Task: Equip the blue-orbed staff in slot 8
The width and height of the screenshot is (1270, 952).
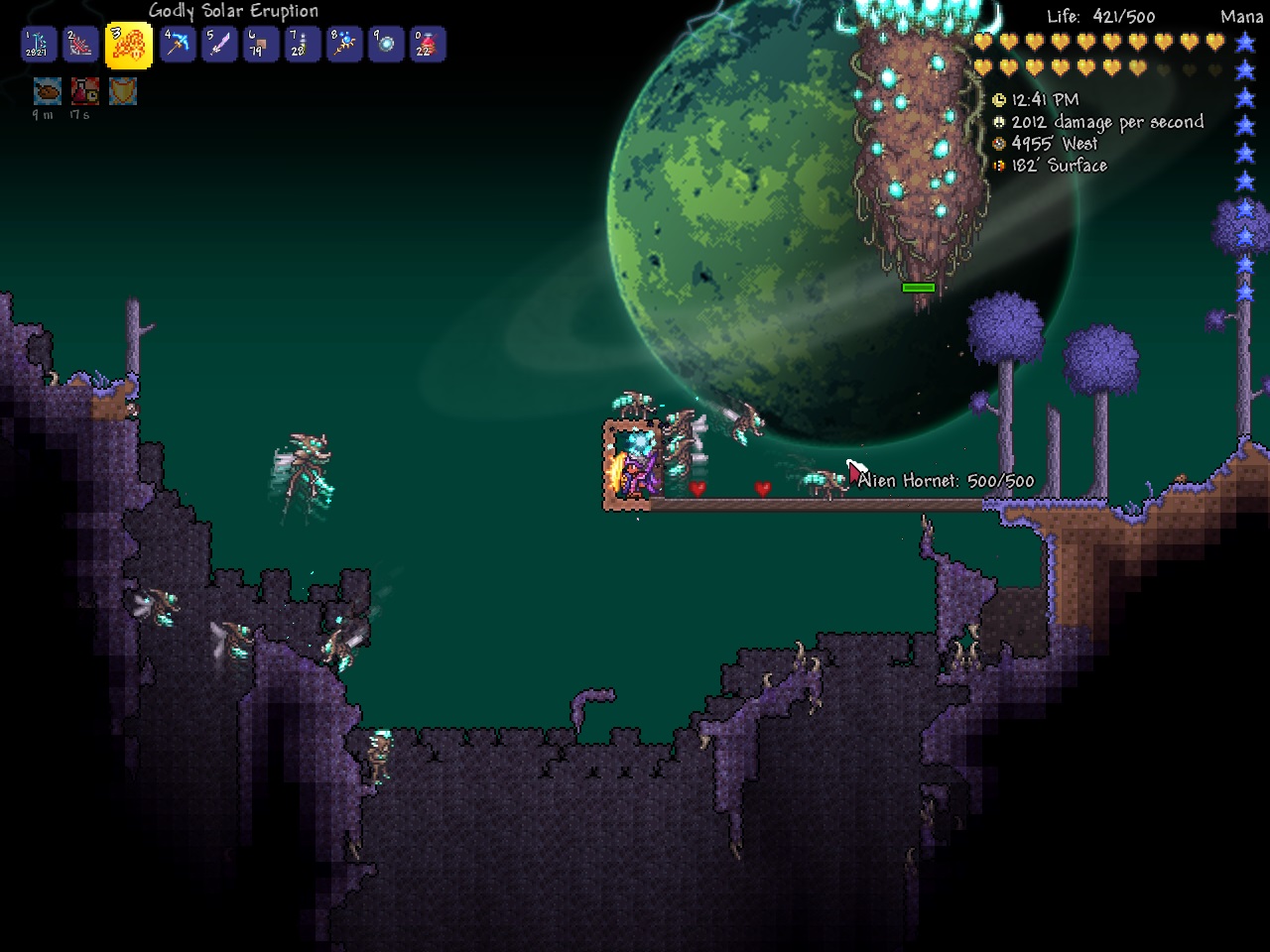Action: 344,45
